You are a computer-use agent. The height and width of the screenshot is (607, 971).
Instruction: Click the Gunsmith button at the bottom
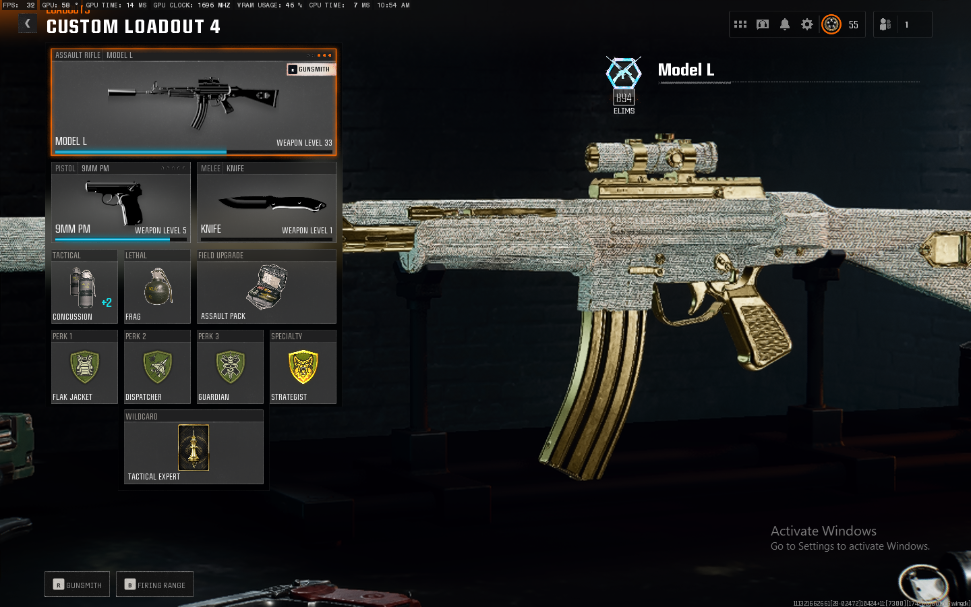pyautogui.click(x=76, y=584)
